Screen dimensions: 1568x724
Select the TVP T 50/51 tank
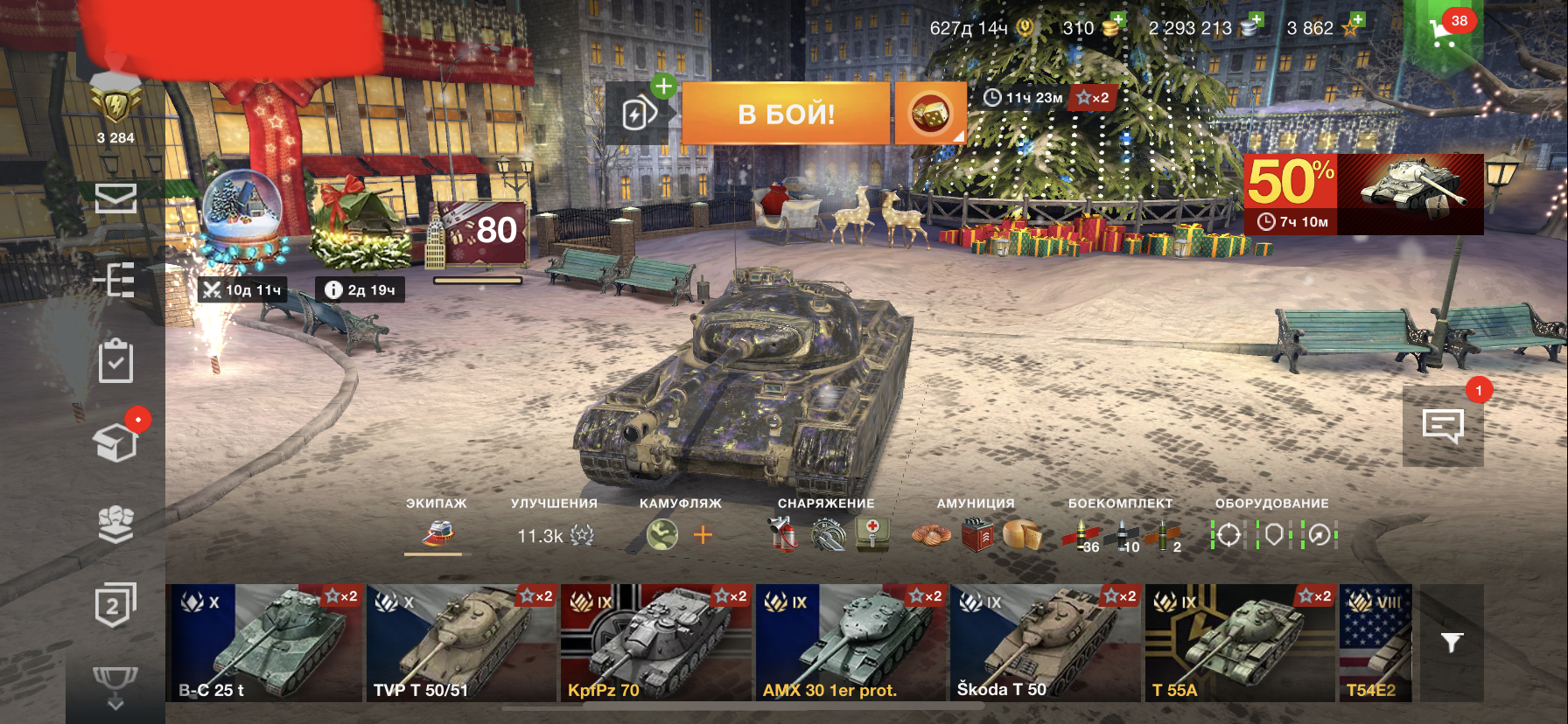pos(460,643)
